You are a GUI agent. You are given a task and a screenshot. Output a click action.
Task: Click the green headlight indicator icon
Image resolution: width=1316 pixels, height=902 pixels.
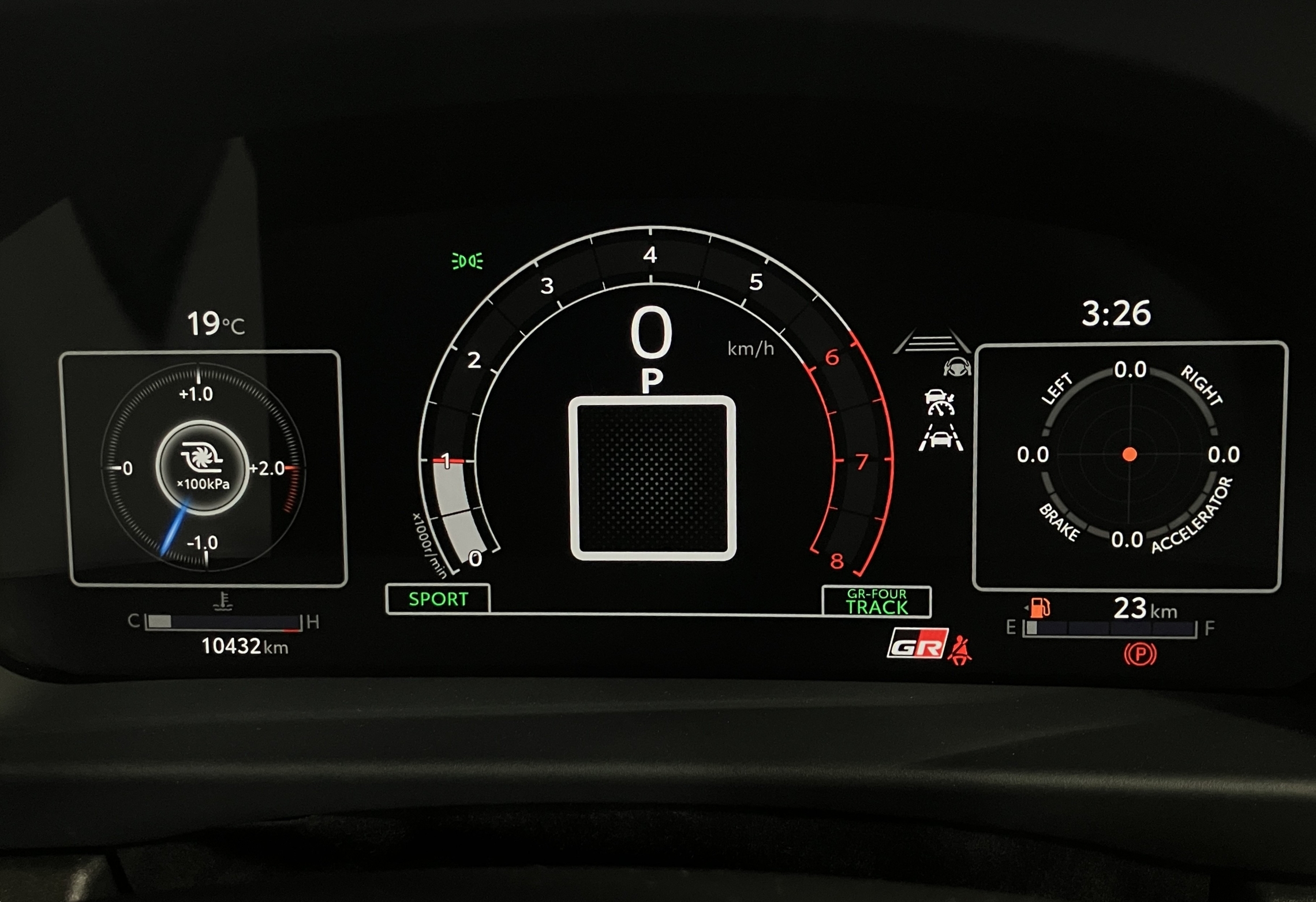click(x=467, y=261)
